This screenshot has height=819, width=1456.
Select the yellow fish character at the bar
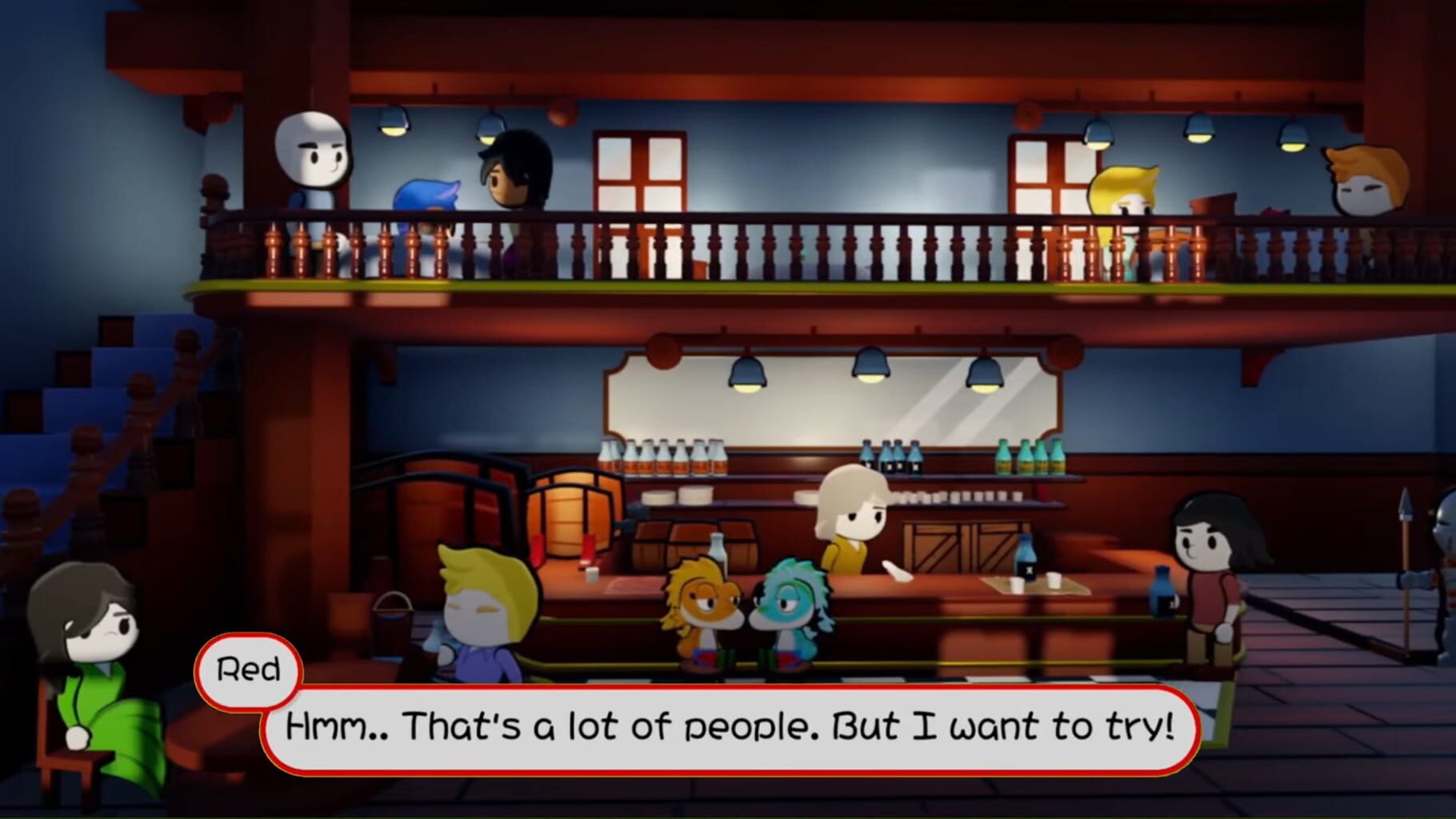point(702,612)
